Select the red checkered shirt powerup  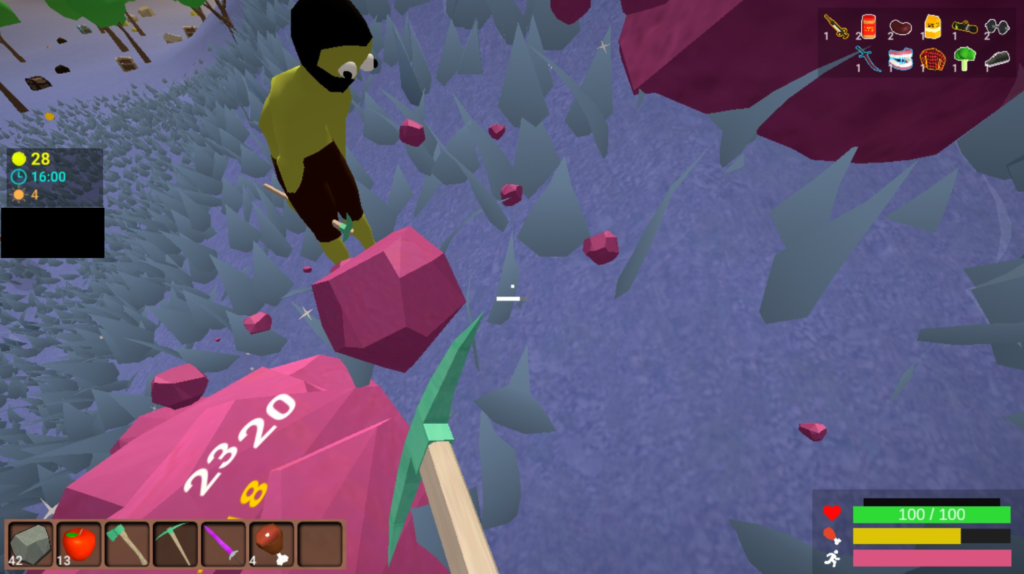coord(932,59)
